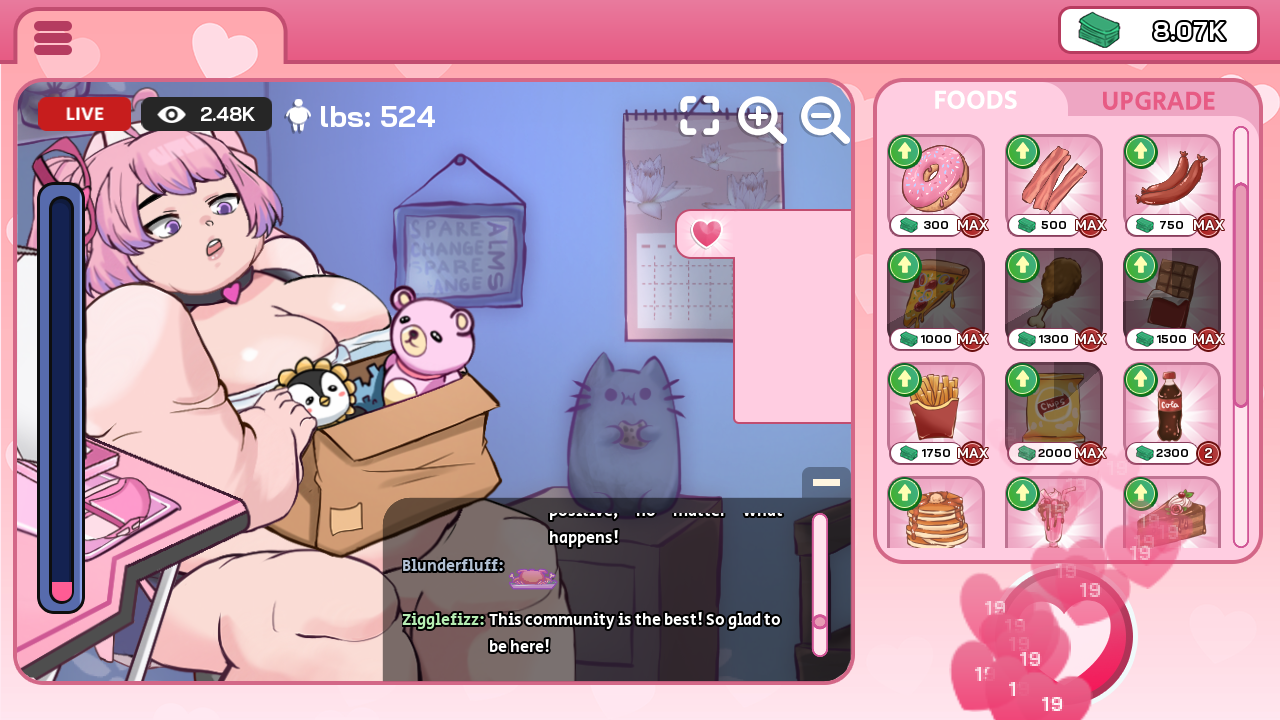Click the chat scrollbar handle

[x=820, y=622]
